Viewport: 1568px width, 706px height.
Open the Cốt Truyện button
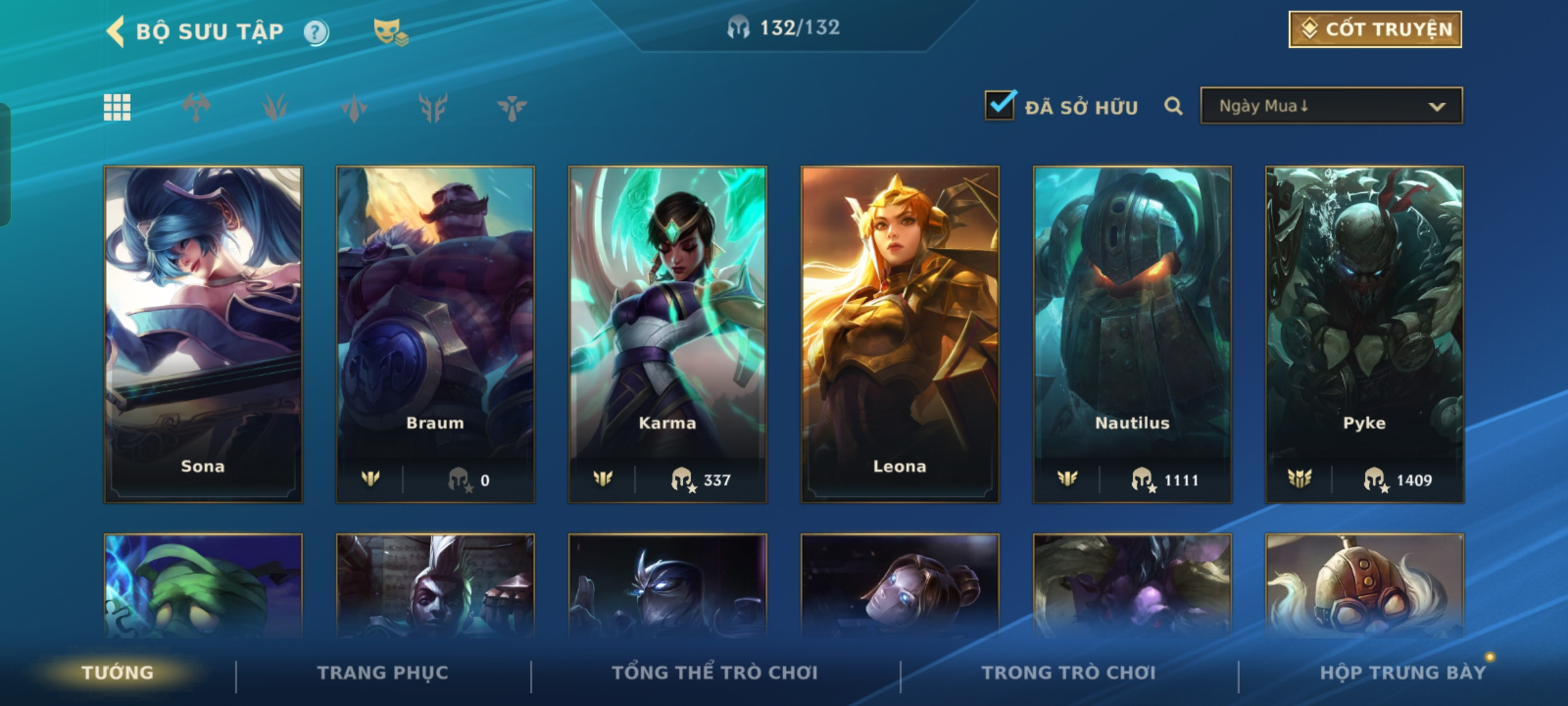pos(1375,29)
